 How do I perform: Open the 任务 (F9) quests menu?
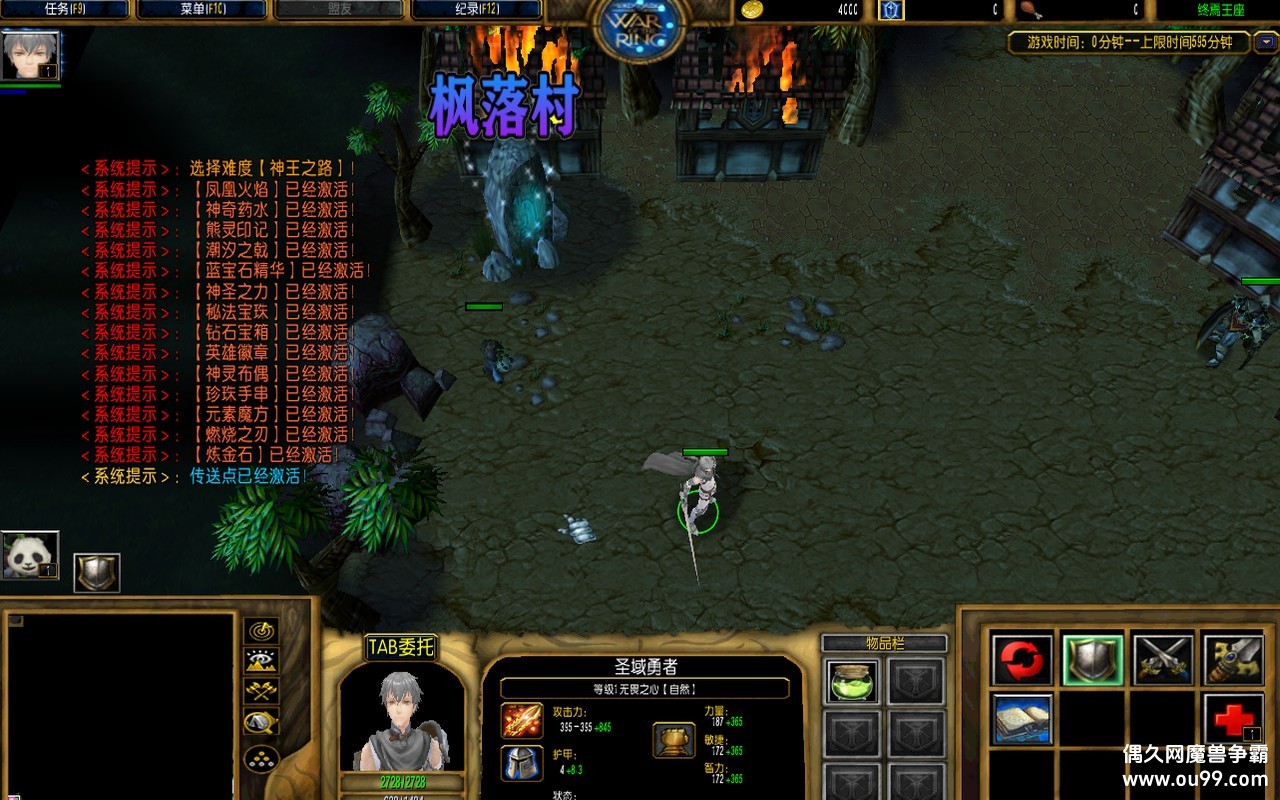pyautogui.click(x=67, y=10)
